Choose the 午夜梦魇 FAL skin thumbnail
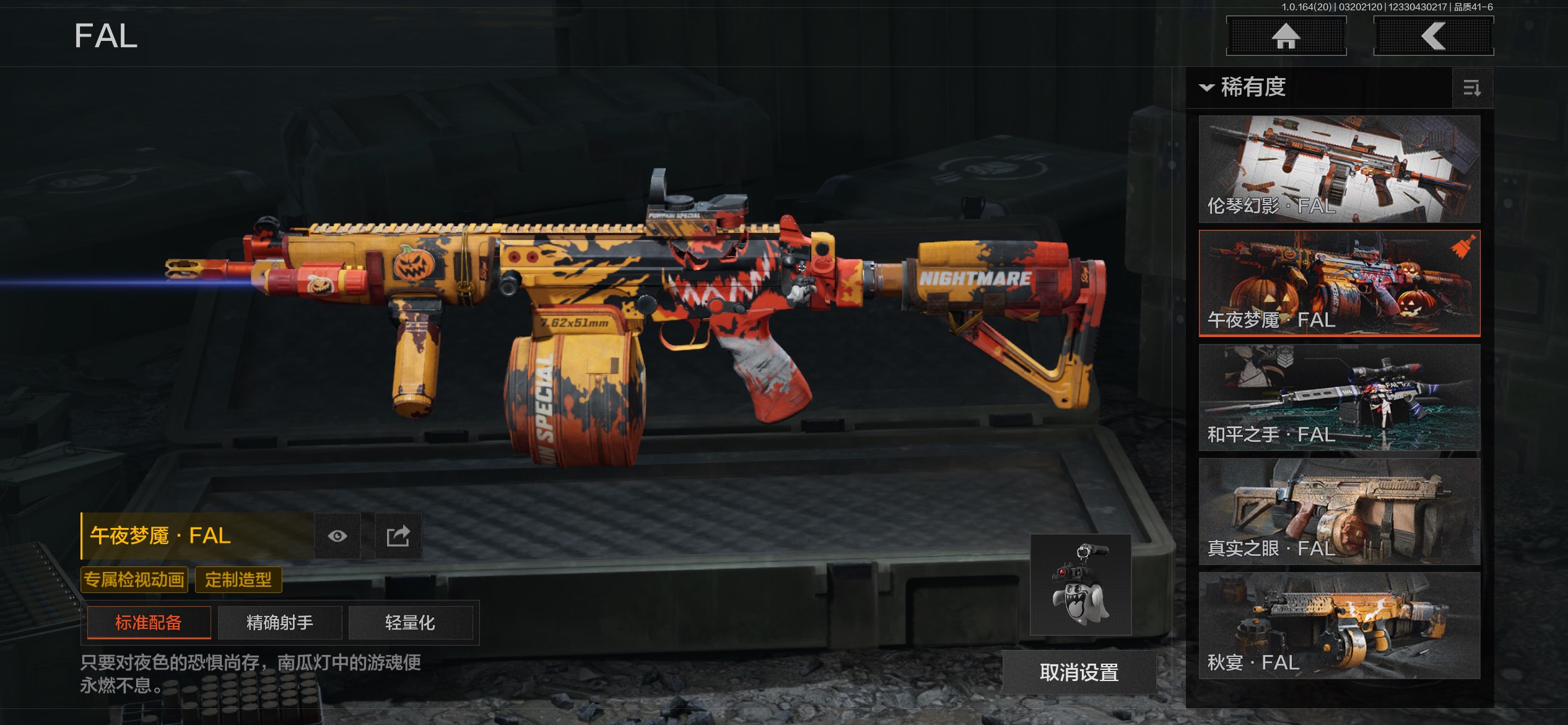1568x725 pixels. coord(1339,283)
